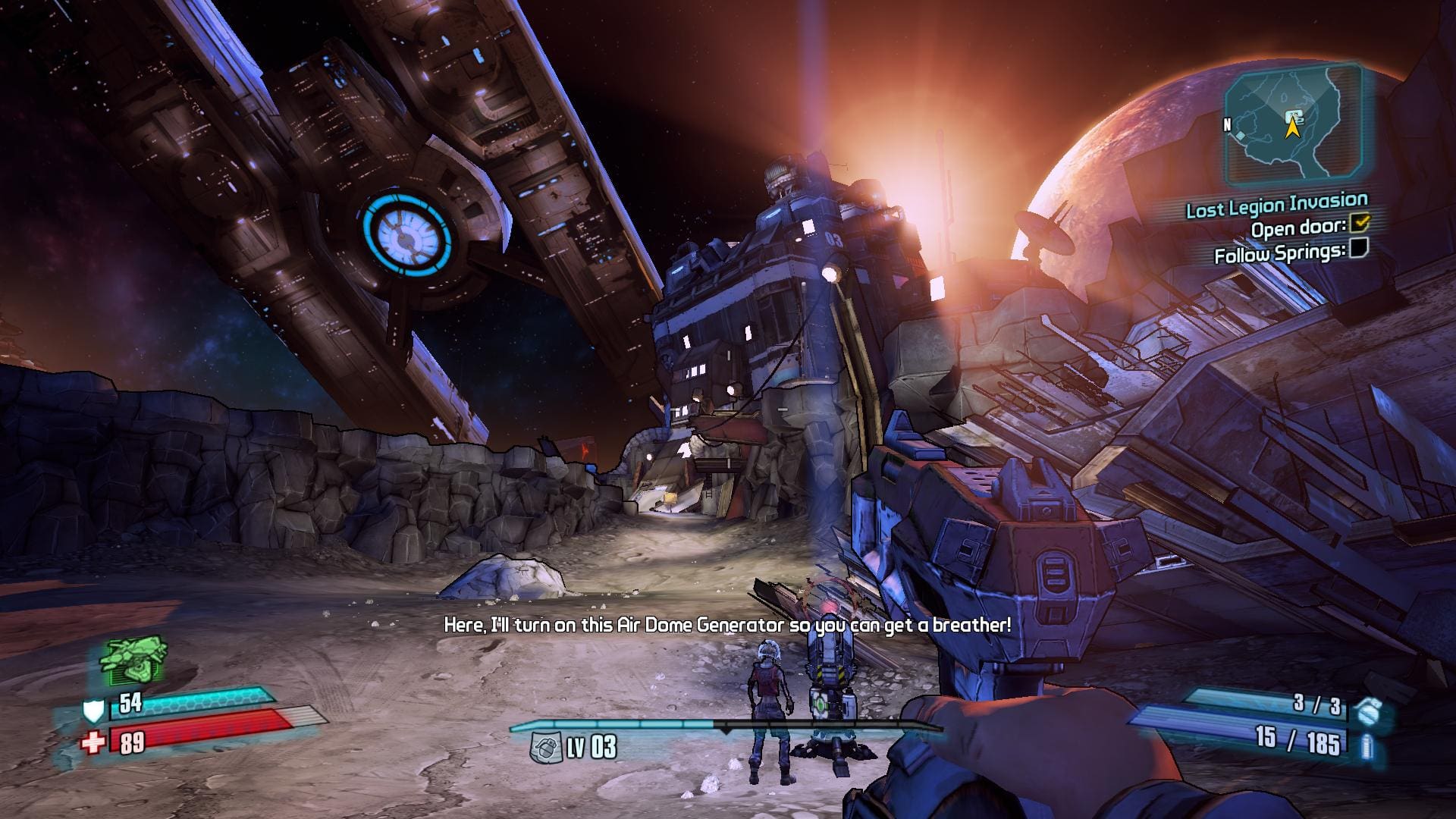The image size is (1456, 819).
Task: Click the grenade icon beside the count
Action: [1369, 711]
